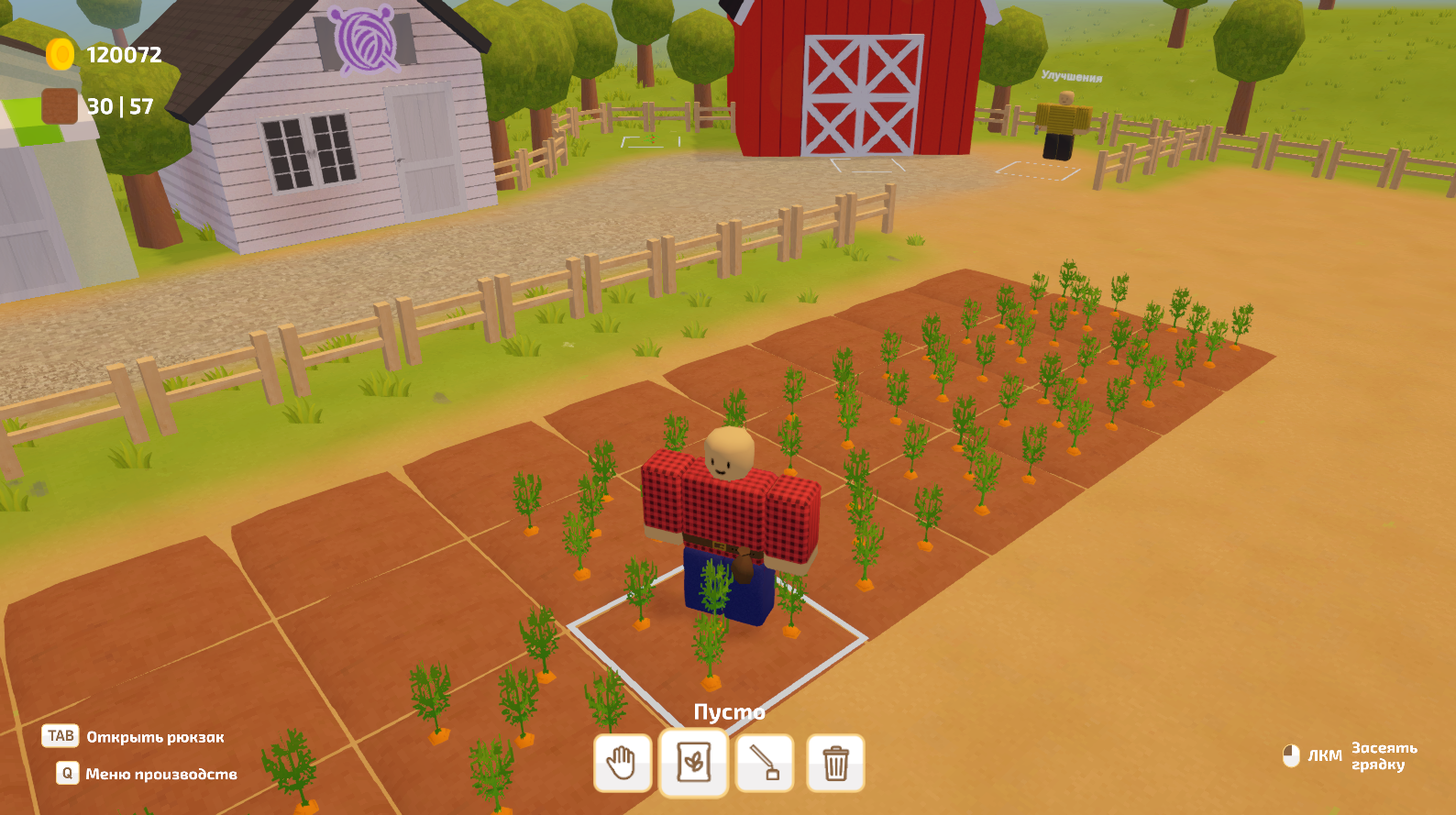Viewport: 1456px width, 815px height.
Task: Click the mouse icon beside Засеять грядку
Action: [x=1292, y=754]
